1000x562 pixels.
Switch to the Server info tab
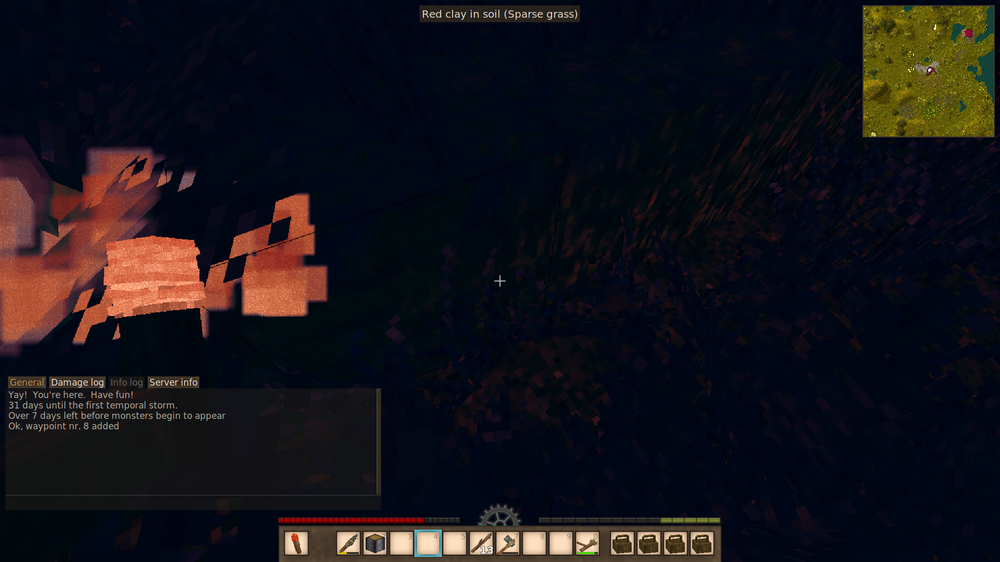point(173,382)
